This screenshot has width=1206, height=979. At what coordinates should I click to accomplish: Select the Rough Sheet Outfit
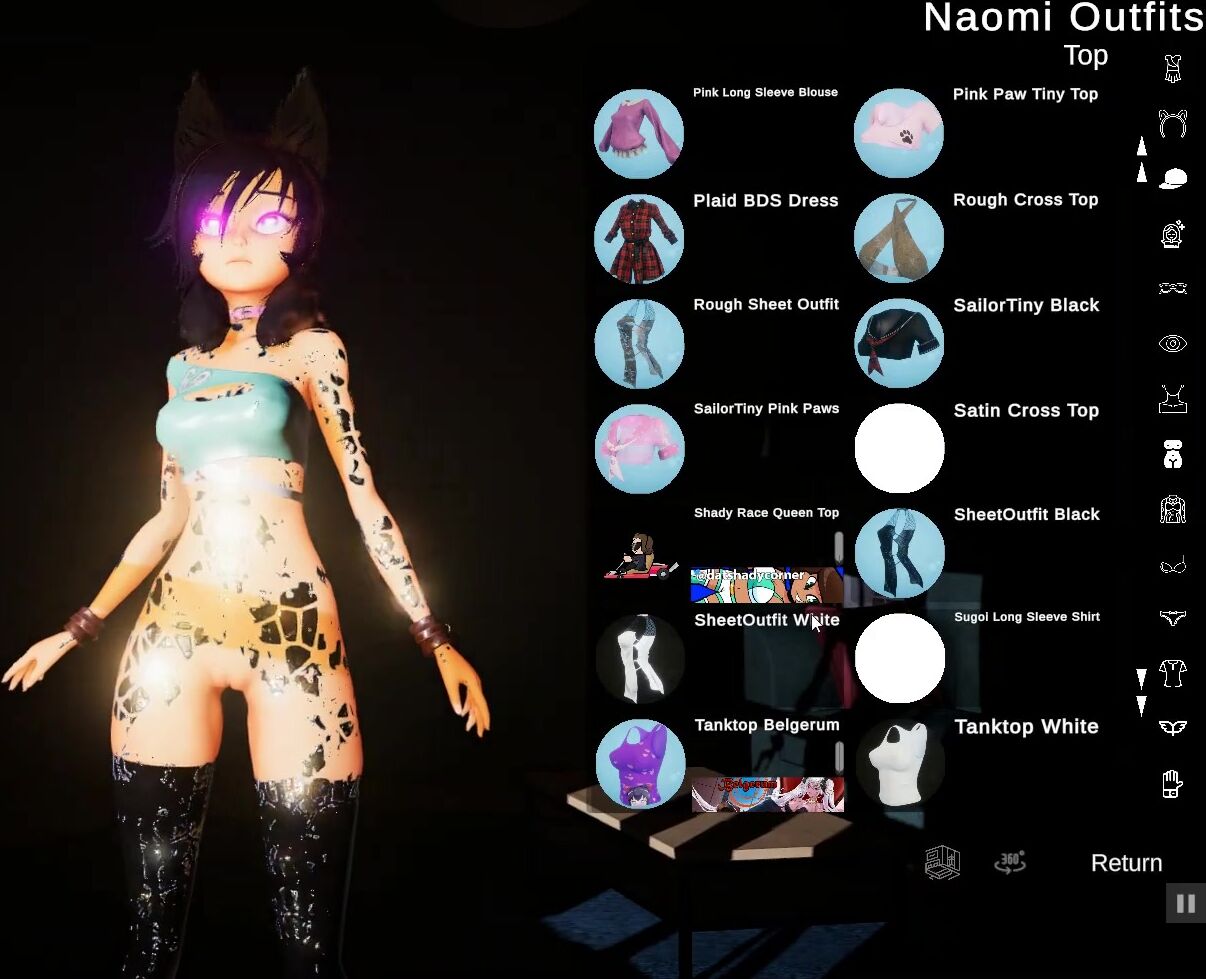coord(639,344)
